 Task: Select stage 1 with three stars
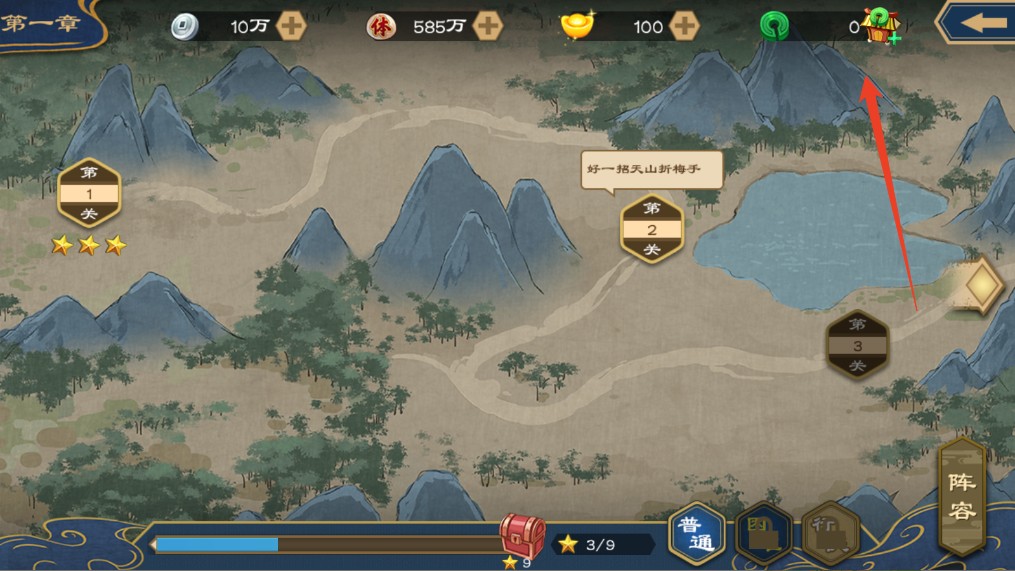click(x=89, y=193)
